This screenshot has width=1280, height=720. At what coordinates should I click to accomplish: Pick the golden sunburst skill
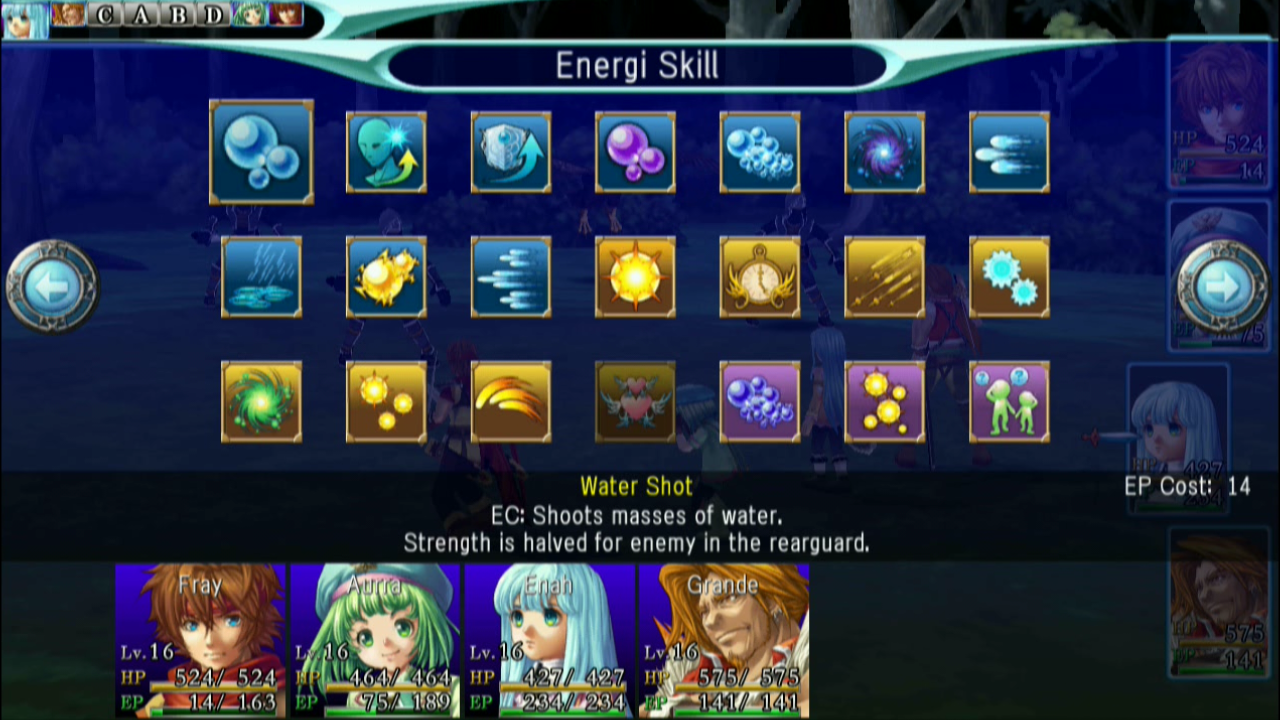click(x=636, y=277)
